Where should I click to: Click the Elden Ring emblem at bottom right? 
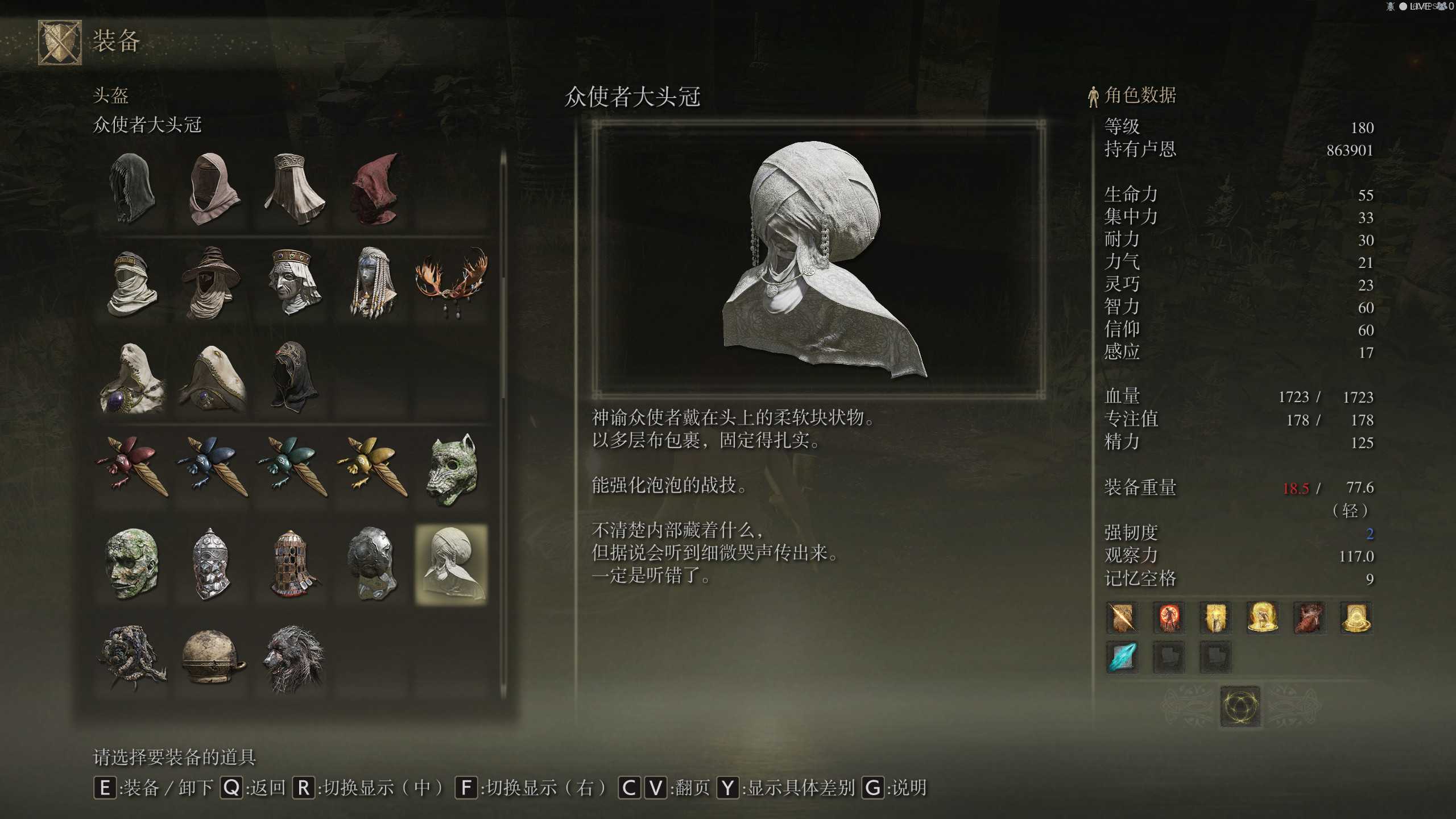pos(1240,708)
